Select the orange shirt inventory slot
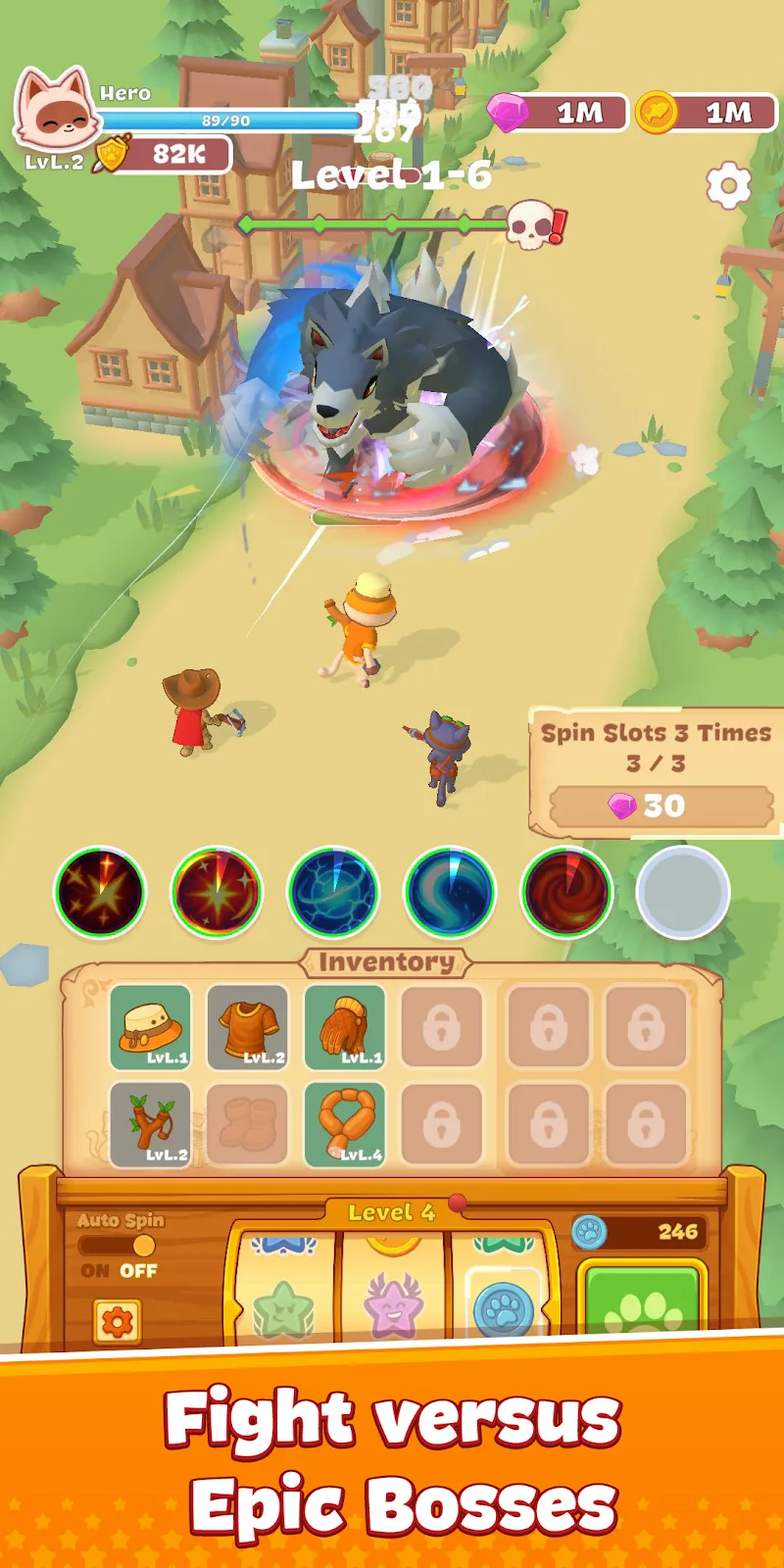784x1568 pixels. tap(247, 1027)
